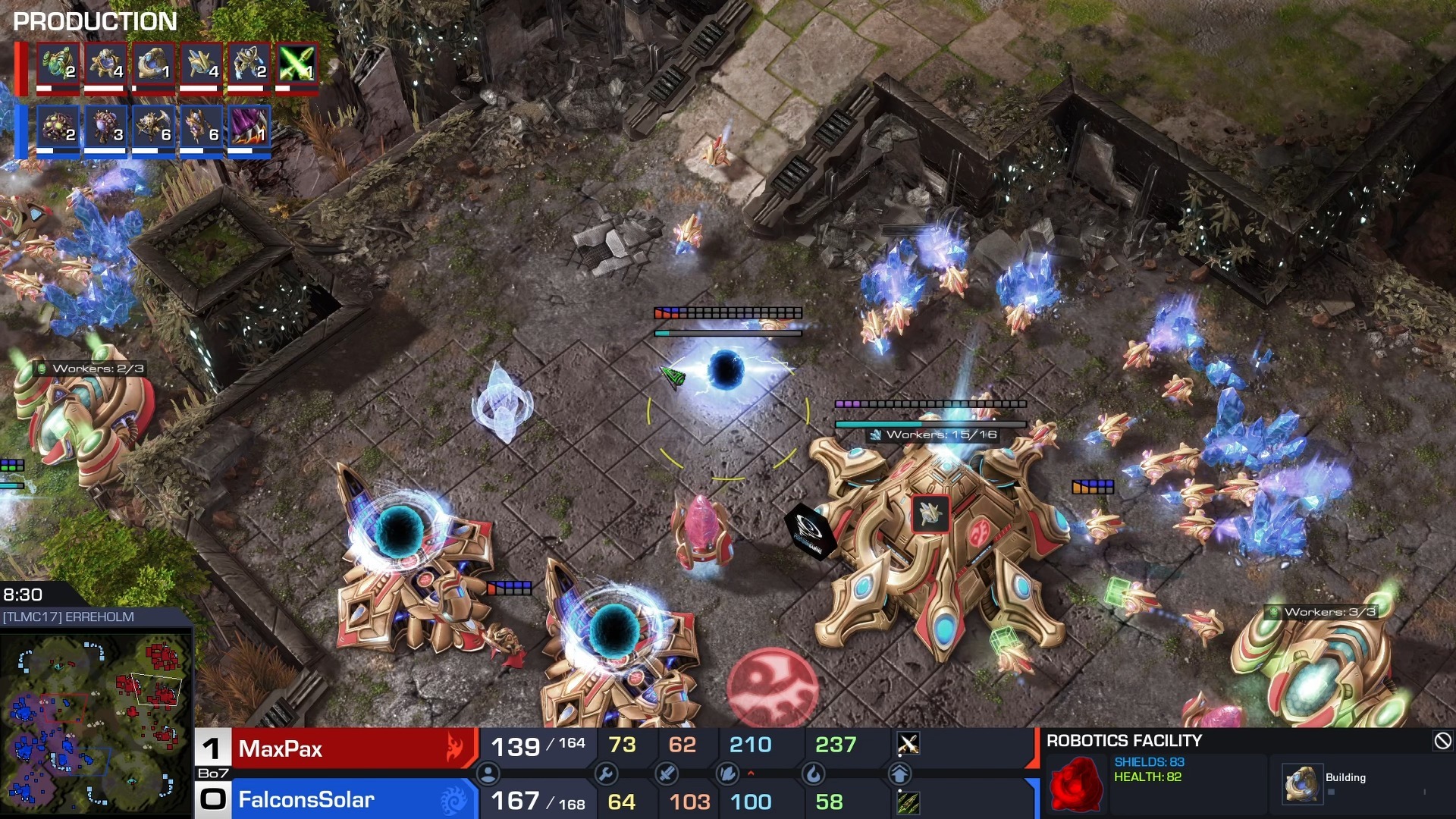This screenshot has width=1456, height=819.
Task: Click FalconsSolar's green spines upgrade icon
Action: [x=908, y=802]
